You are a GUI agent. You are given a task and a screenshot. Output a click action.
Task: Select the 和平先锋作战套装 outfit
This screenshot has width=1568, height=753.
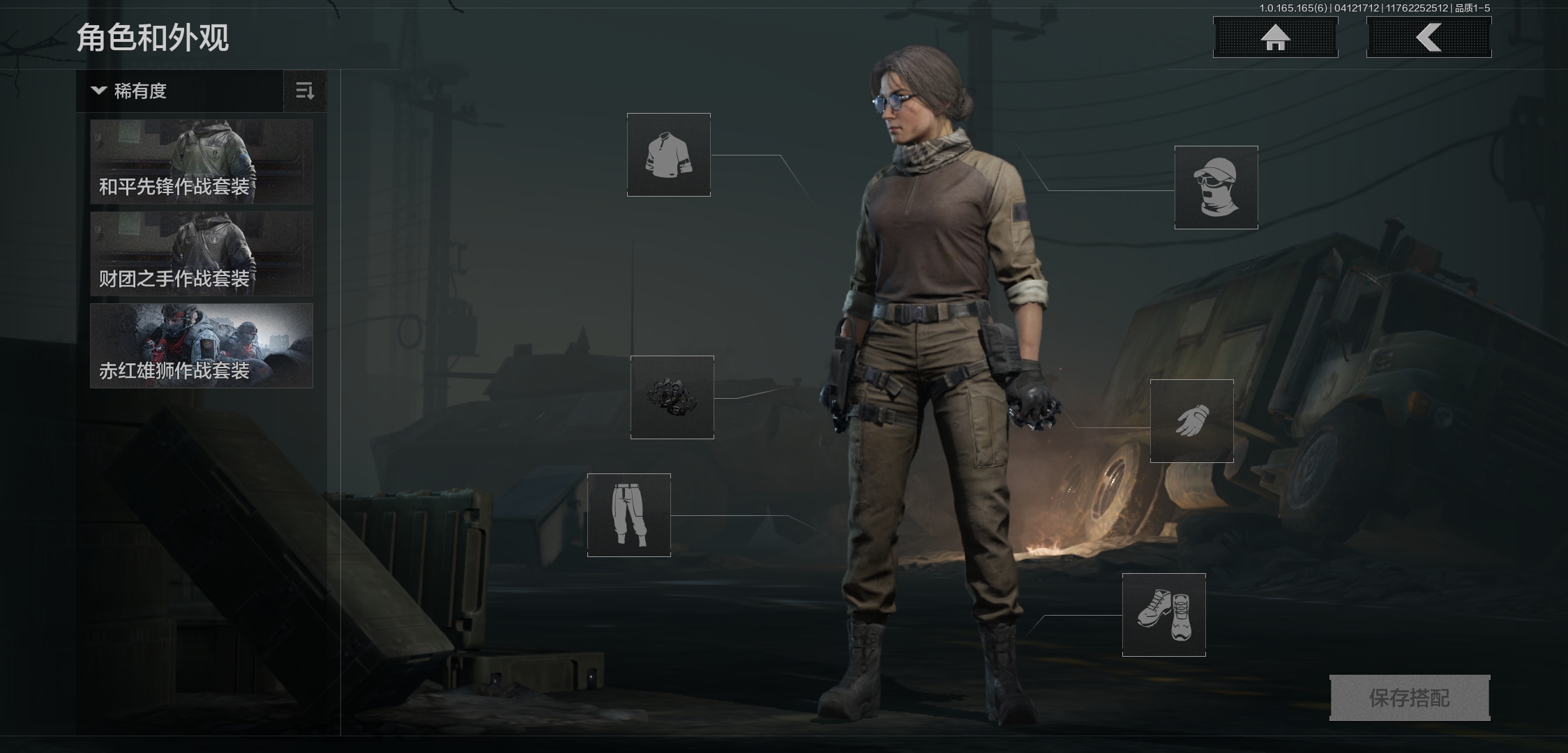[x=202, y=162]
